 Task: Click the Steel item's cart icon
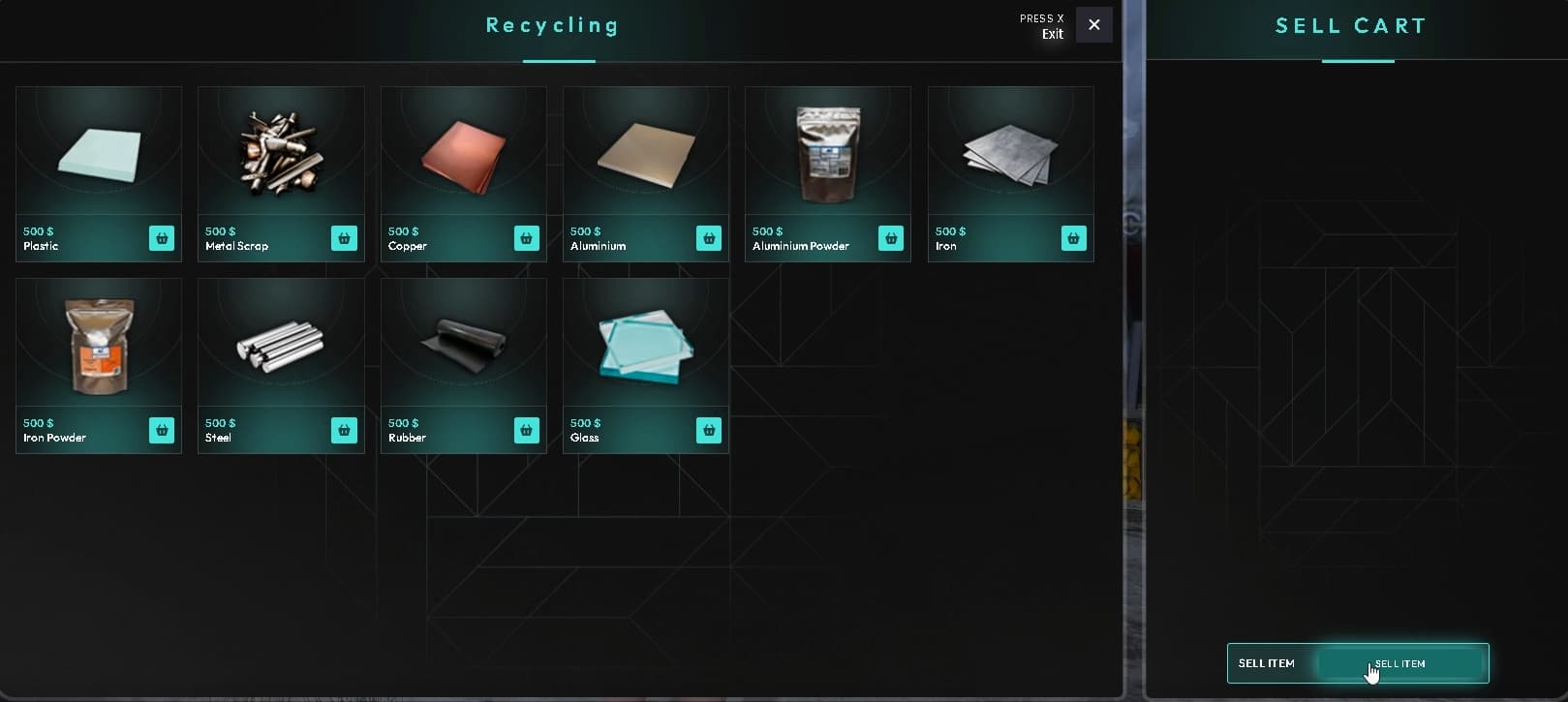(344, 430)
